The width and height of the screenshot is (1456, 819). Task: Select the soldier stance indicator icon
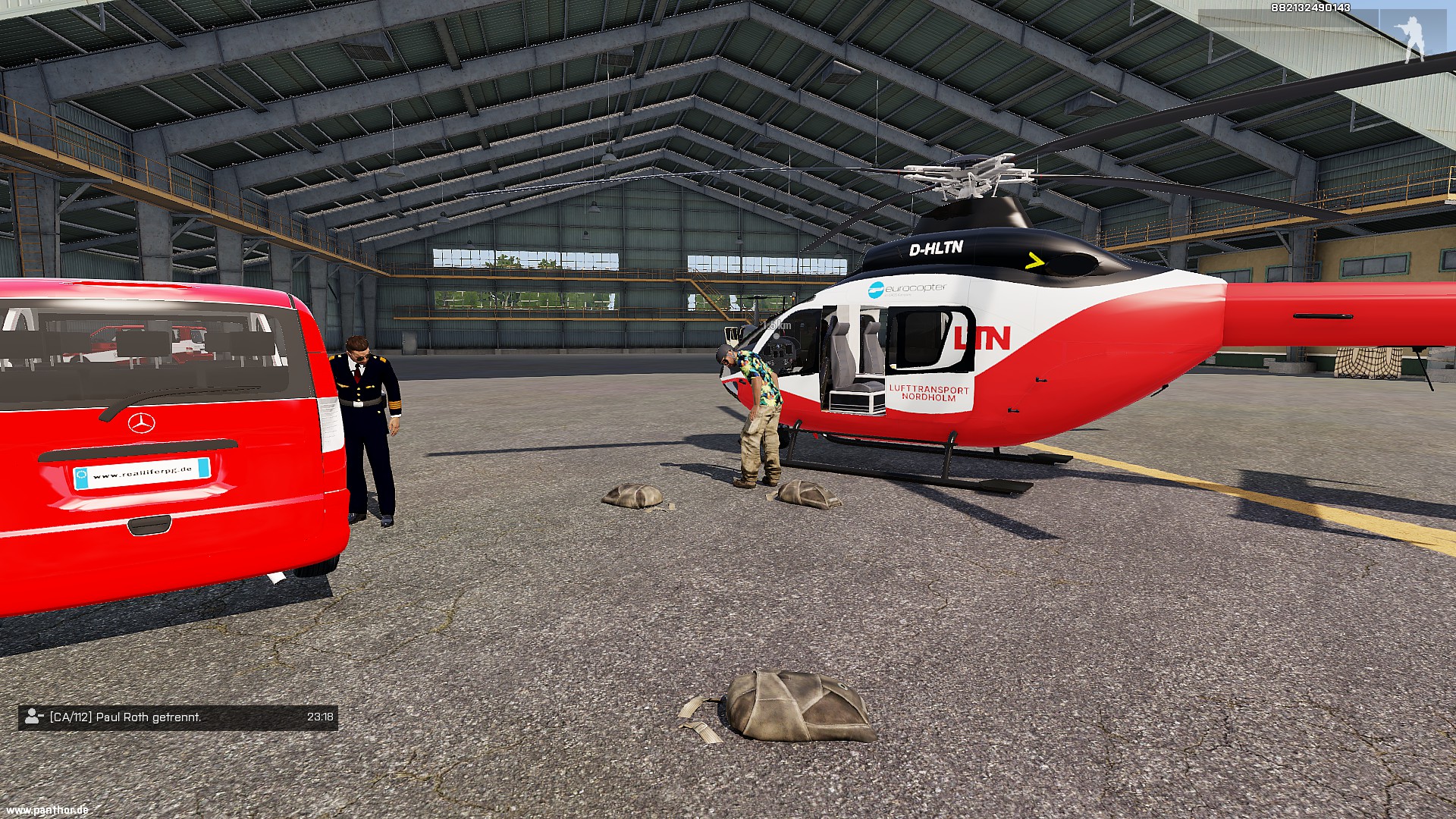pos(1414,39)
